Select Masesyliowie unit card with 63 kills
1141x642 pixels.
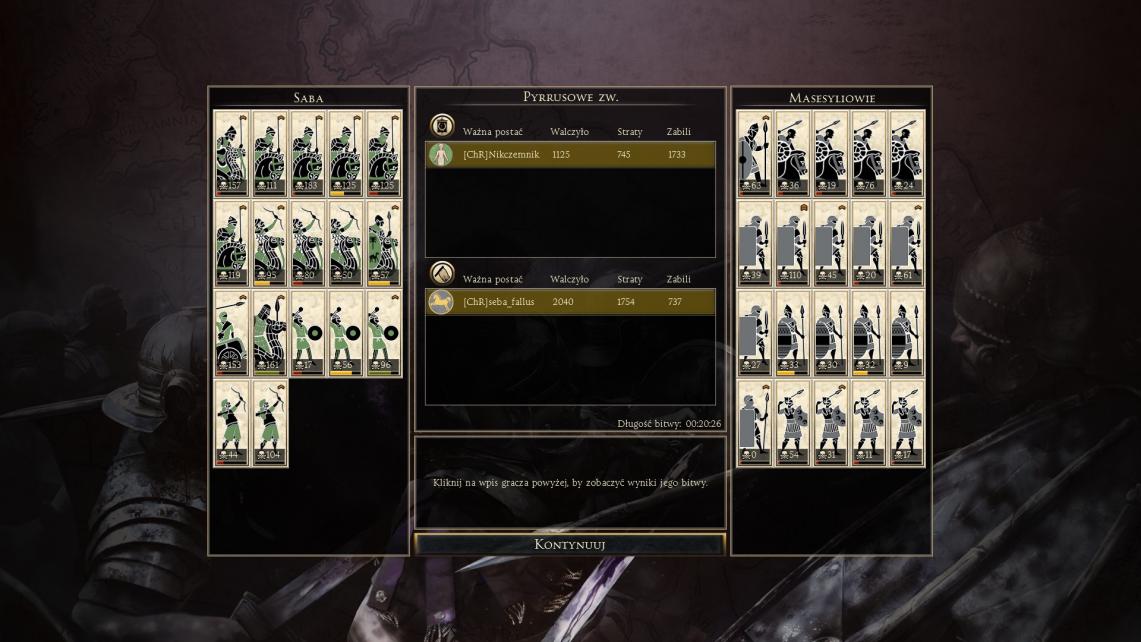pos(755,153)
